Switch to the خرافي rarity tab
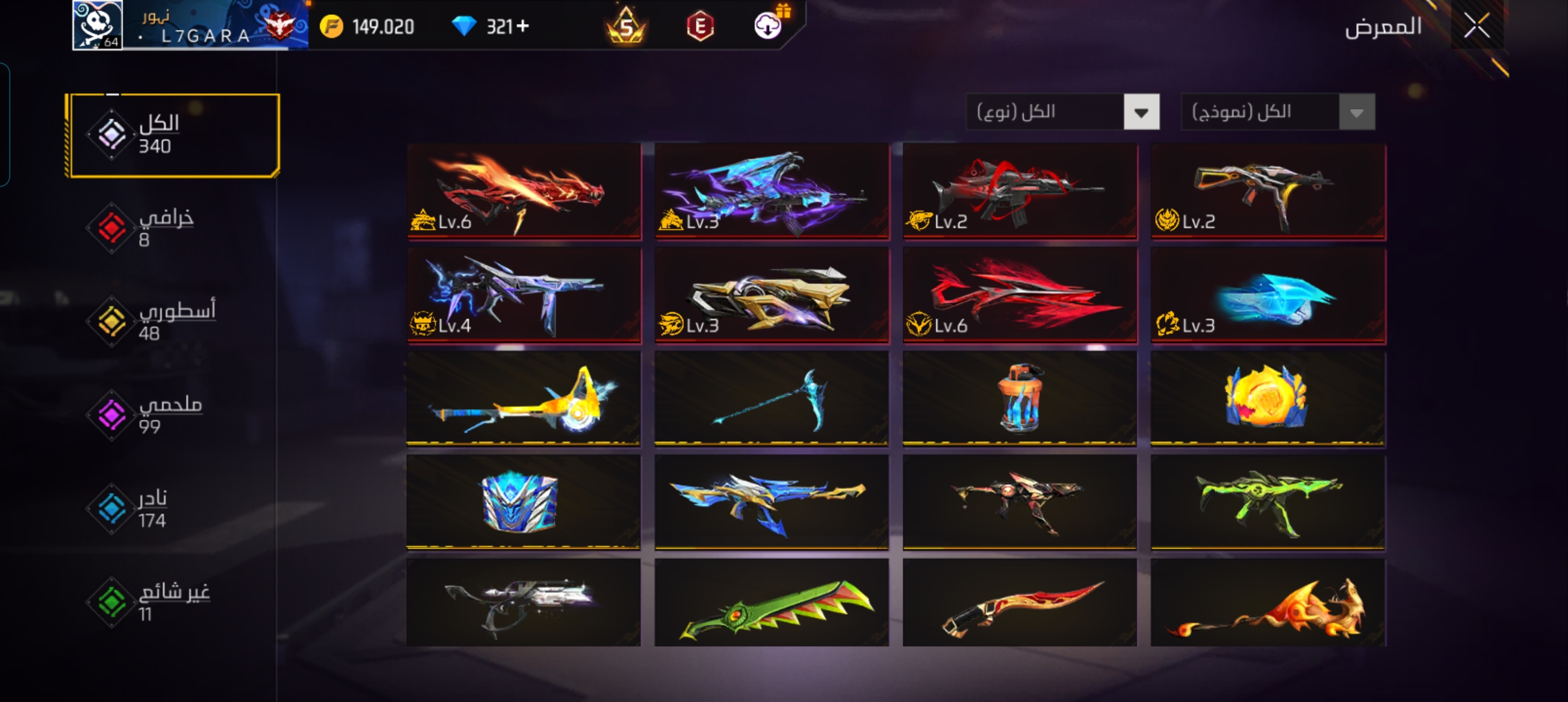 (x=166, y=227)
